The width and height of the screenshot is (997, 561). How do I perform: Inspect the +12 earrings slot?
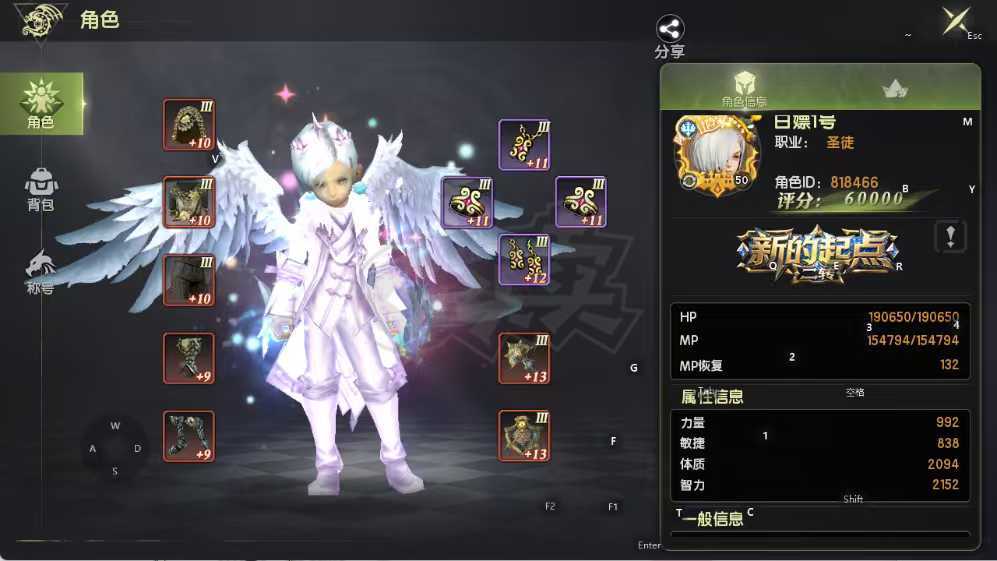point(524,260)
